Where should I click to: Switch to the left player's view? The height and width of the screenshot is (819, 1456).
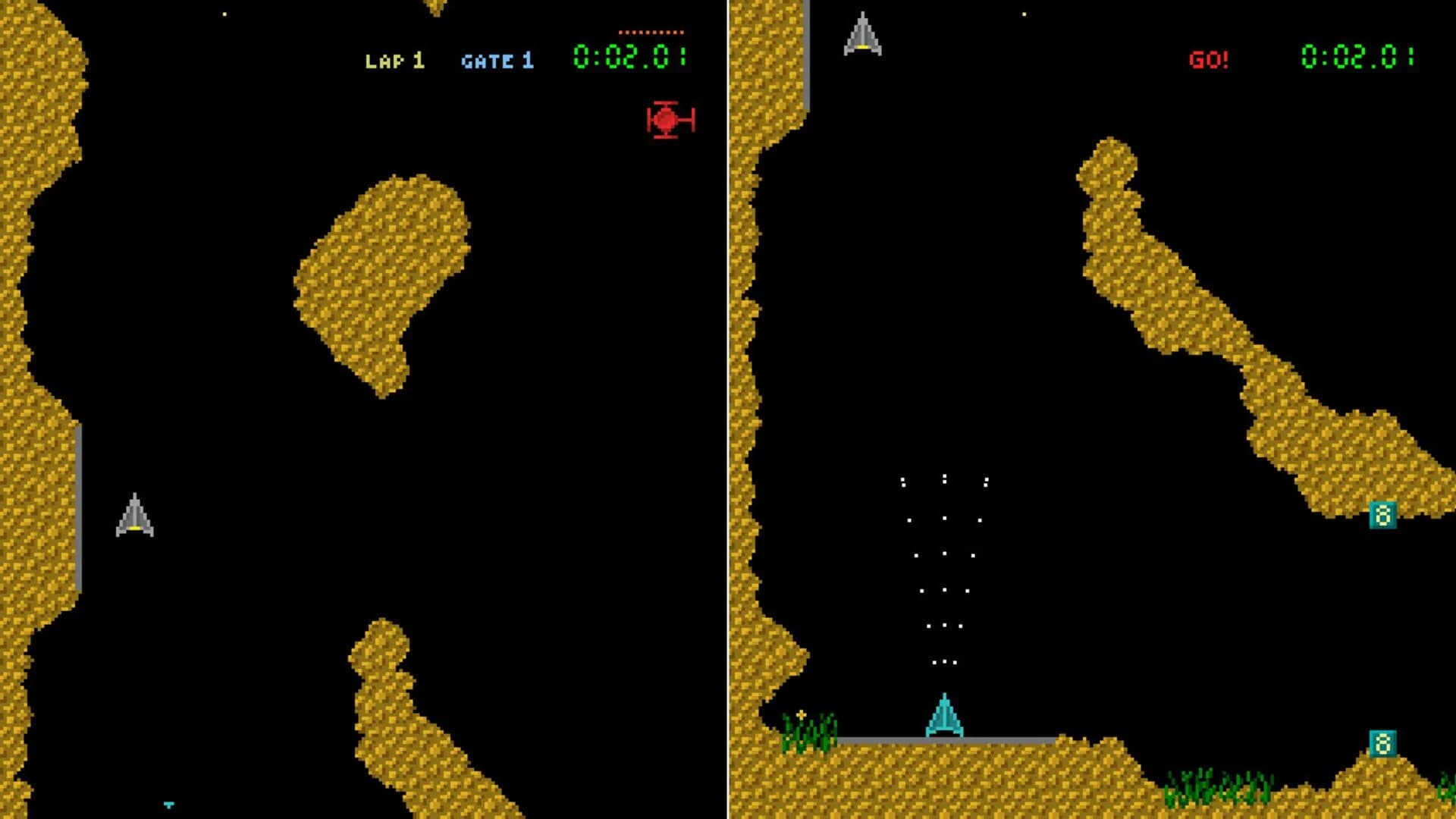(364, 409)
